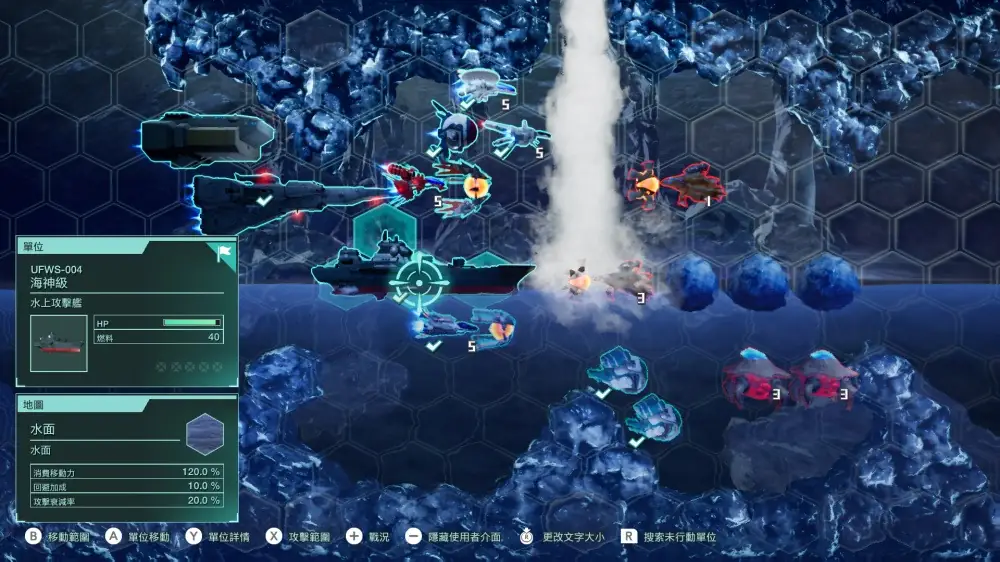Click the 海神級 unit portrait thumbnail
The width and height of the screenshot is (1000, 562).
click(58, 343)
